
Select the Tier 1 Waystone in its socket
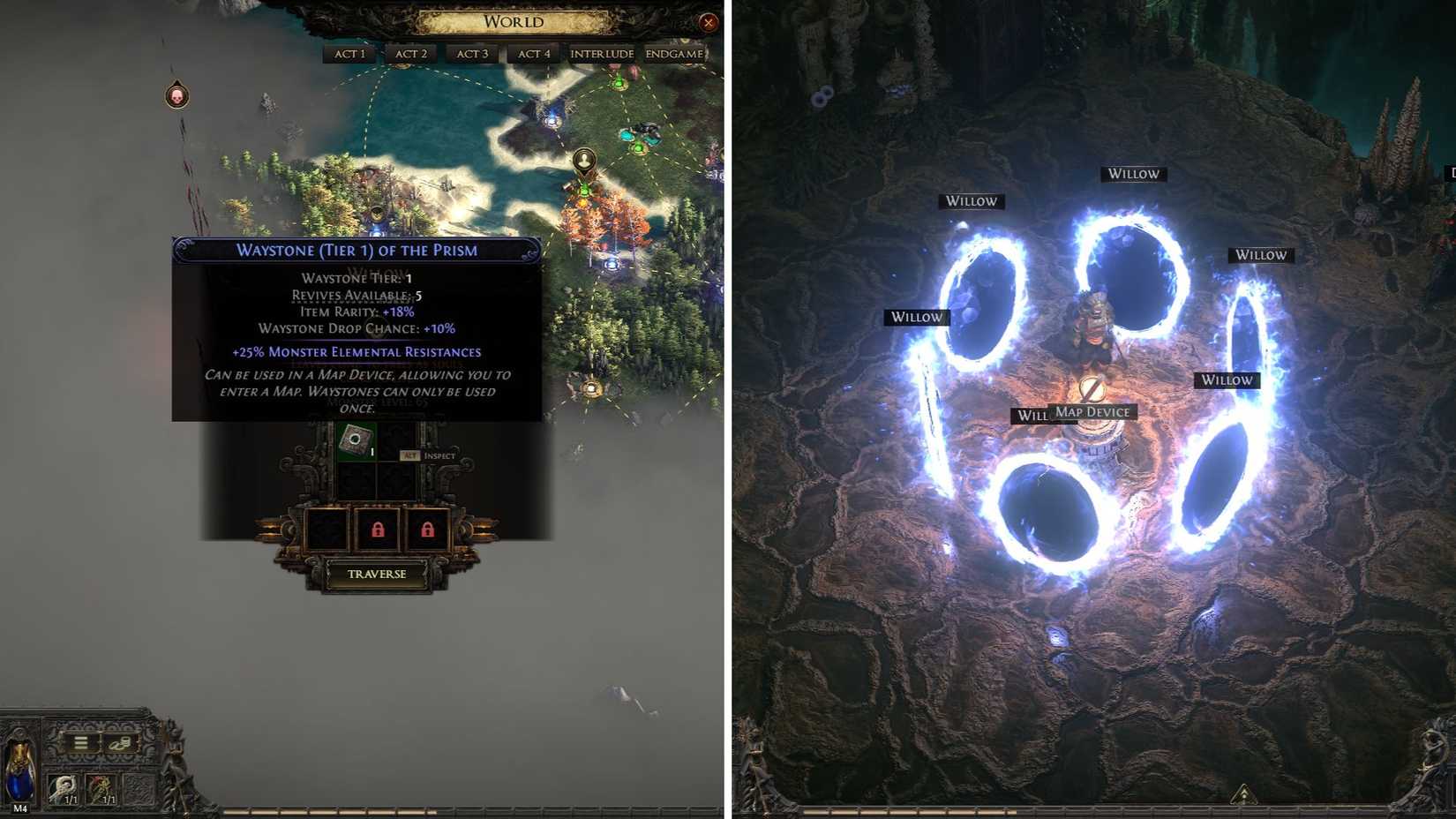point(356,440)
